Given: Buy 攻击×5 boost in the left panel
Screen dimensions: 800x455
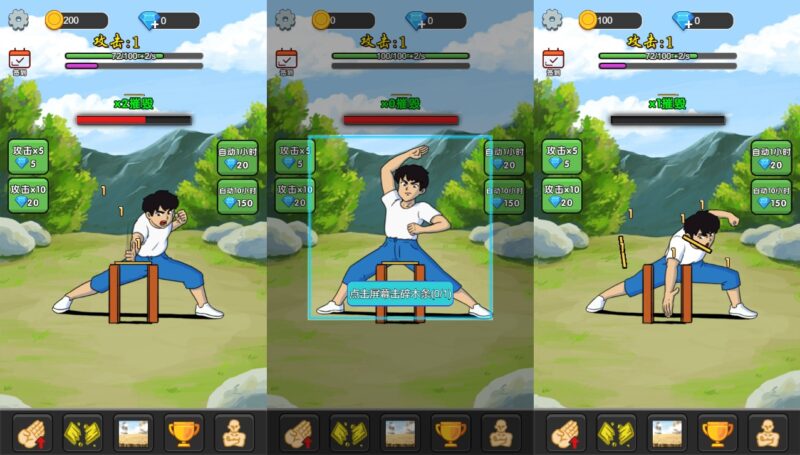Looking at the screenshot, I should (28, 156).
